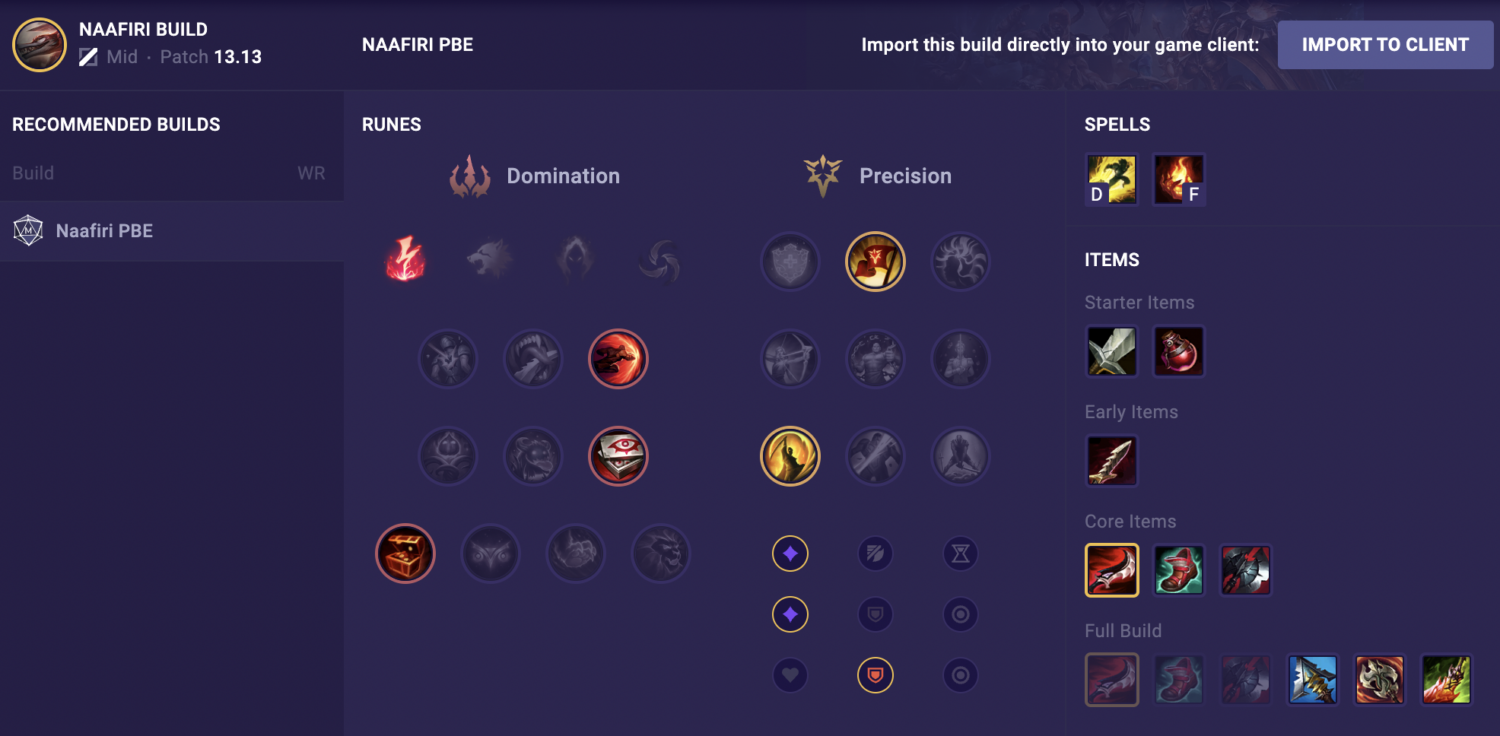Click the Mid role label
Viewport: 1500px width, 736px height.
click(120, 57)
